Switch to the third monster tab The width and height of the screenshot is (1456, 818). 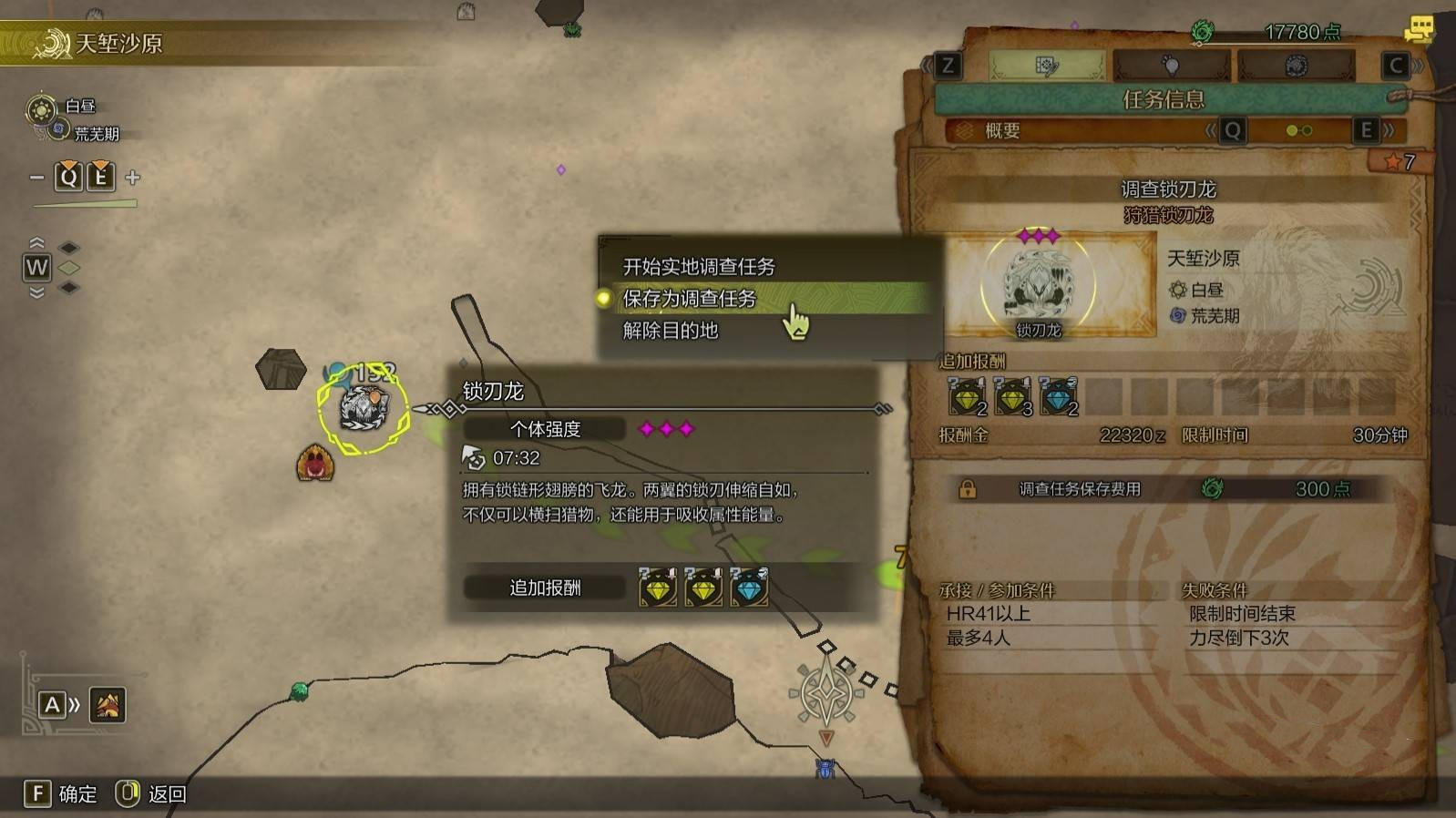pos(1296,66)
